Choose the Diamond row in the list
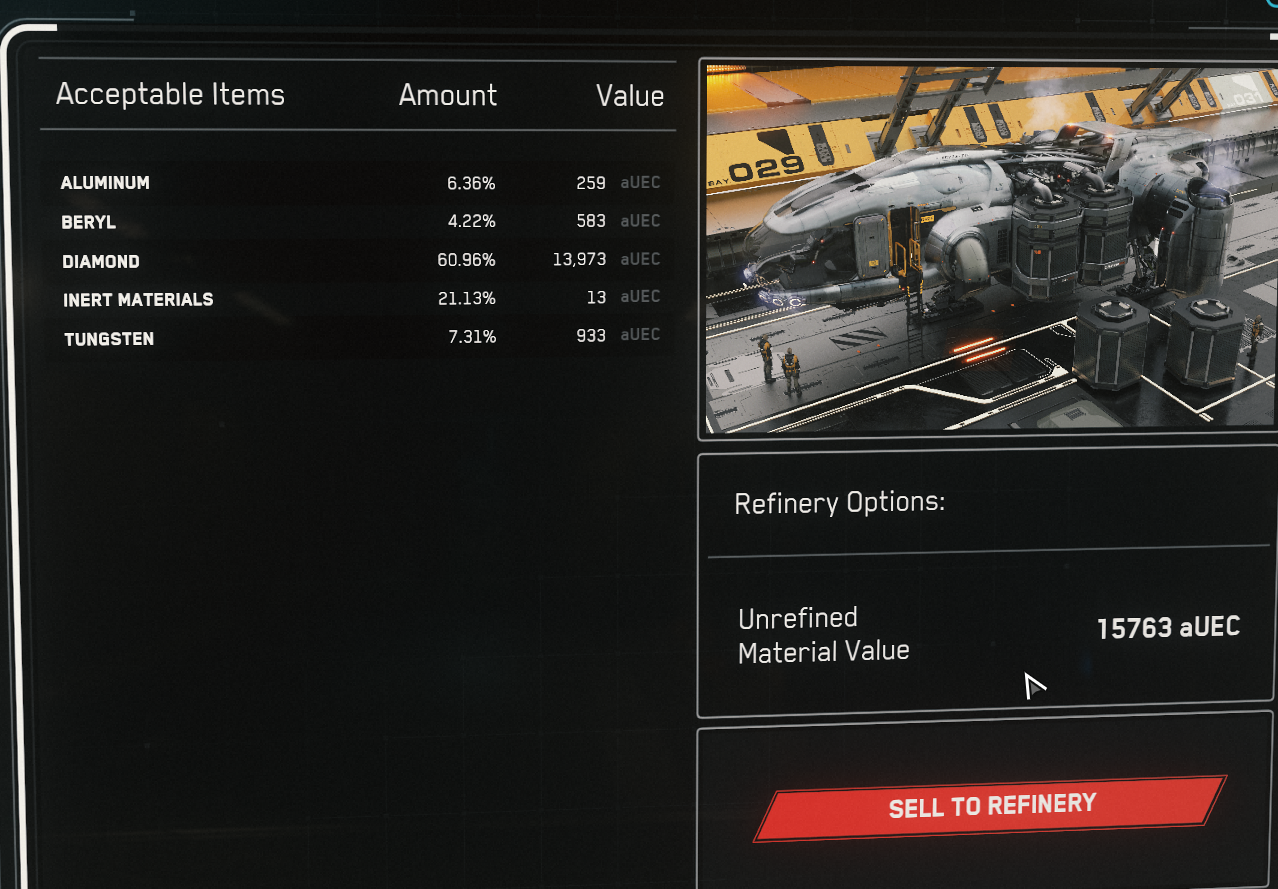This screenshot has width=1278, height=889. [x=360, y=260]
